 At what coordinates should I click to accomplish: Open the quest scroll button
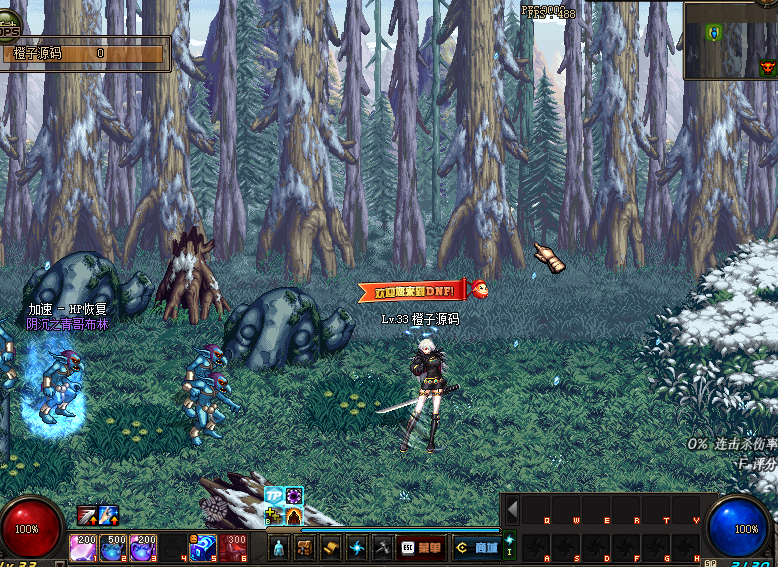coord(331,548)
